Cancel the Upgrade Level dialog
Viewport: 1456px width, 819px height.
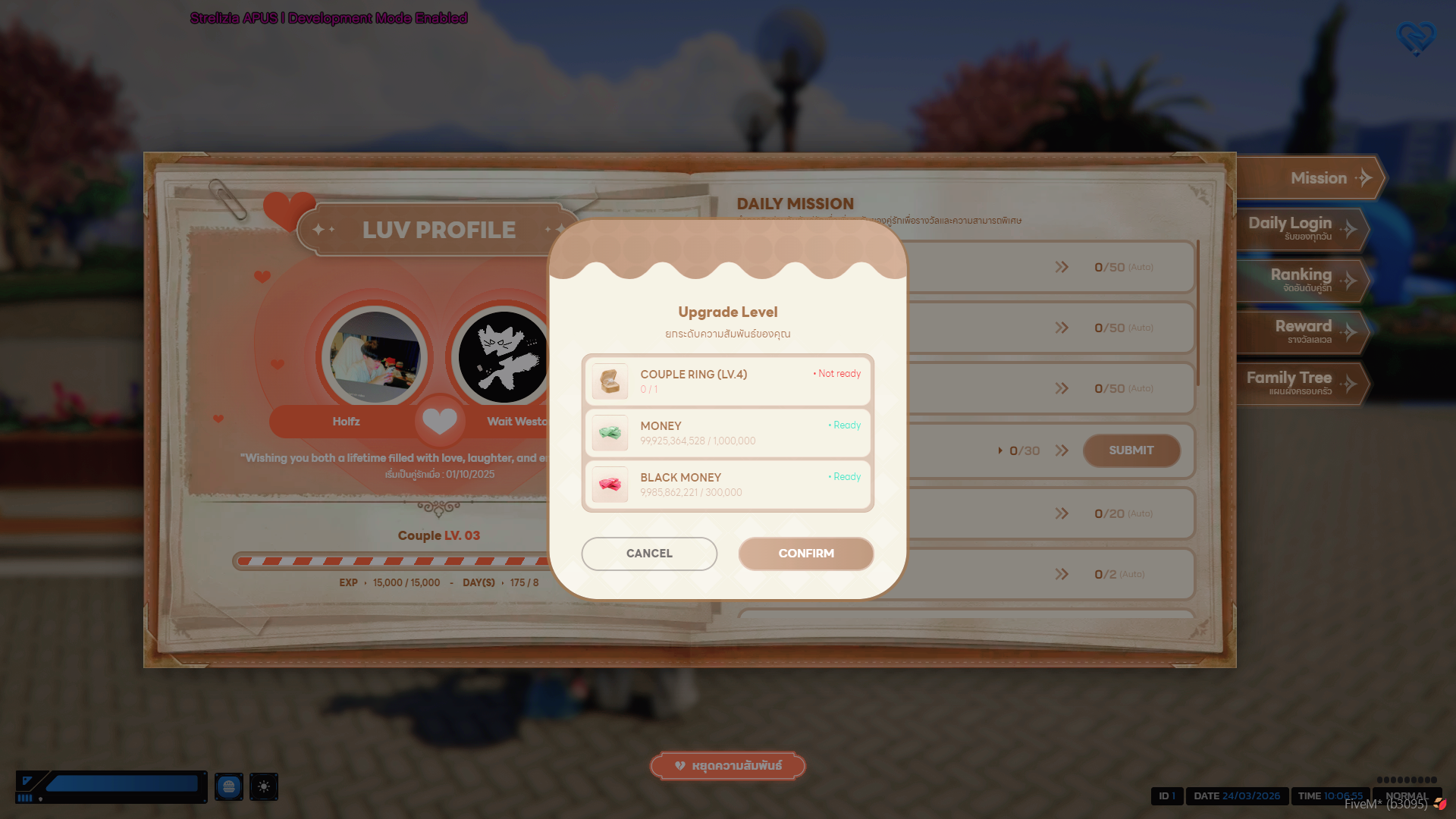point(649,554)
